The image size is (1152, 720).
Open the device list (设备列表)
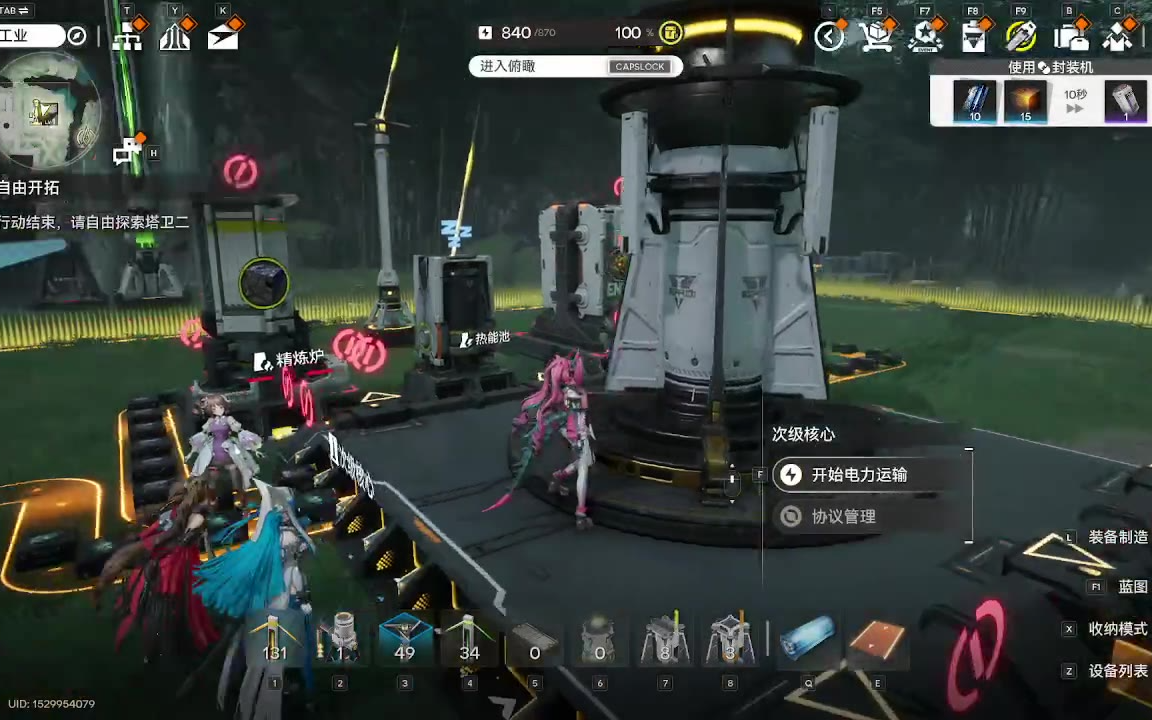click(1117, 671)
